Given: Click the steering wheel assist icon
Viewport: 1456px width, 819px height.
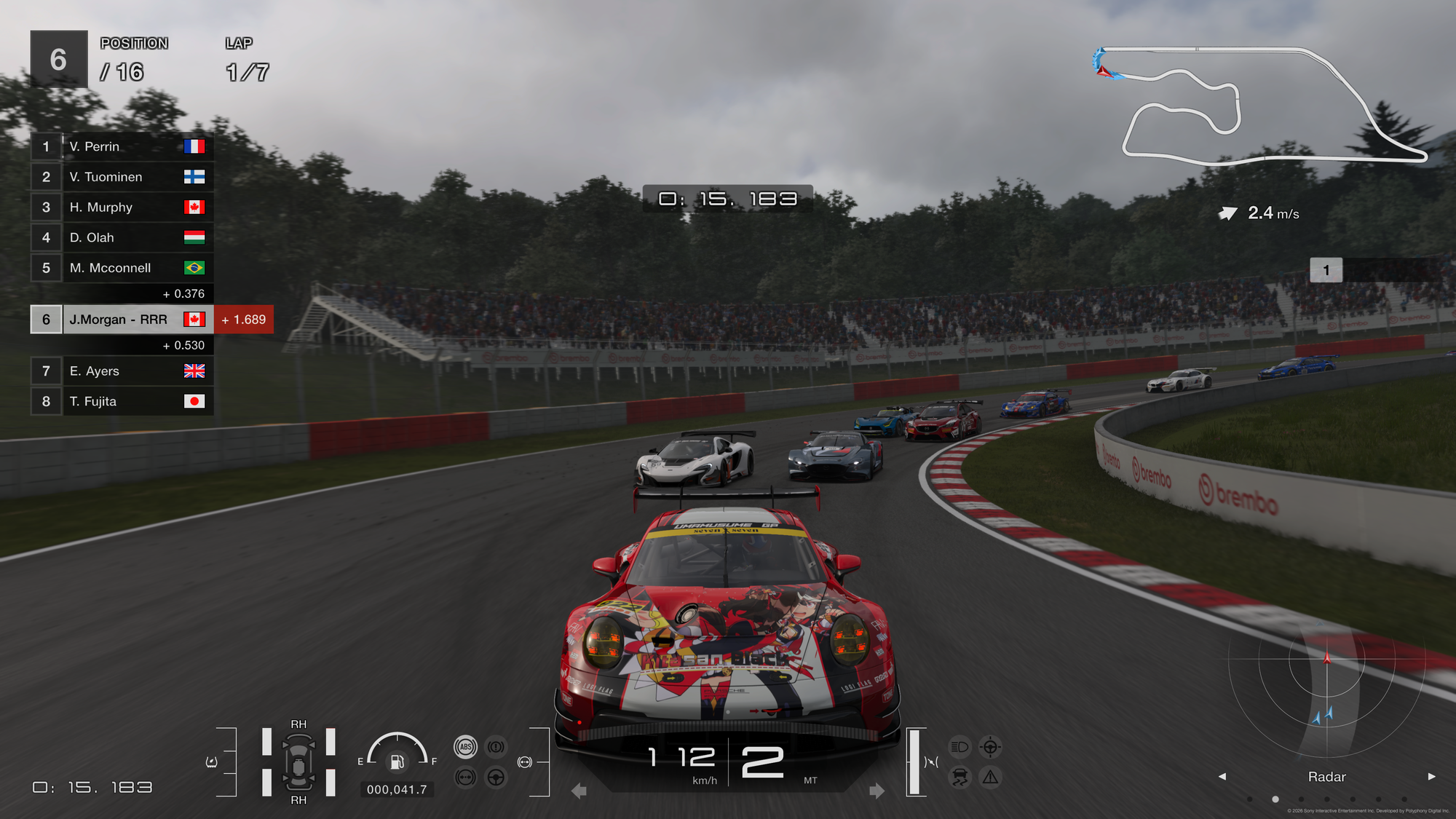Looking at the screenshot, I should click(x=496, y=778).
